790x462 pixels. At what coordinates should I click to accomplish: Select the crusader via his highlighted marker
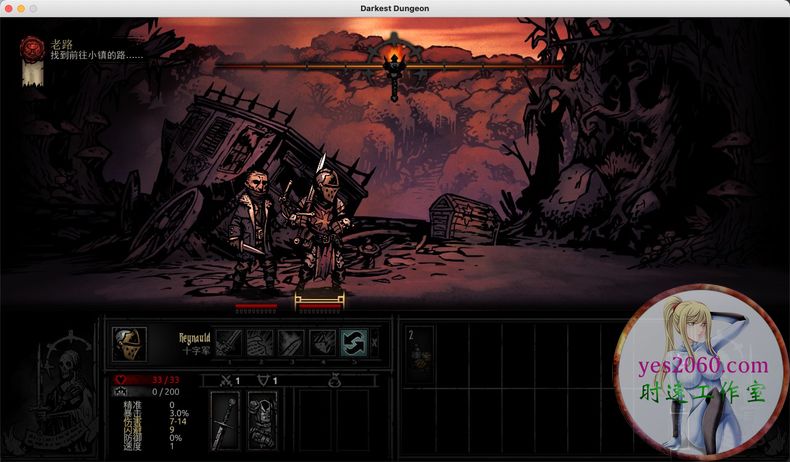click(x=319, y=301)
